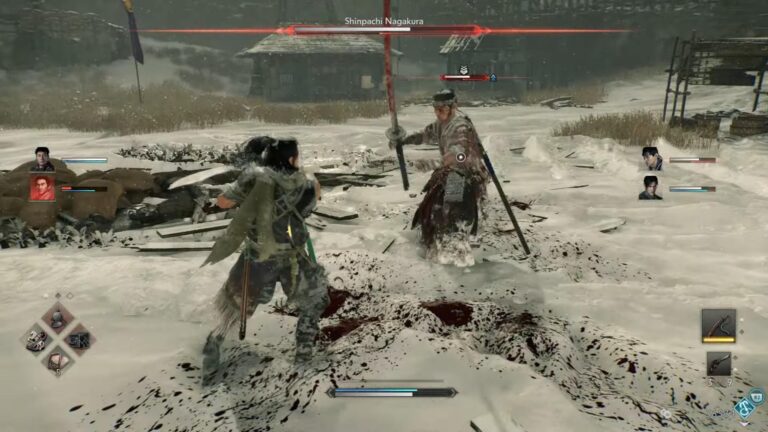The width and height of the screenshot is (768, 432).
Task: Select the bottom quick-item slot
Action: [x=57, y=359]
